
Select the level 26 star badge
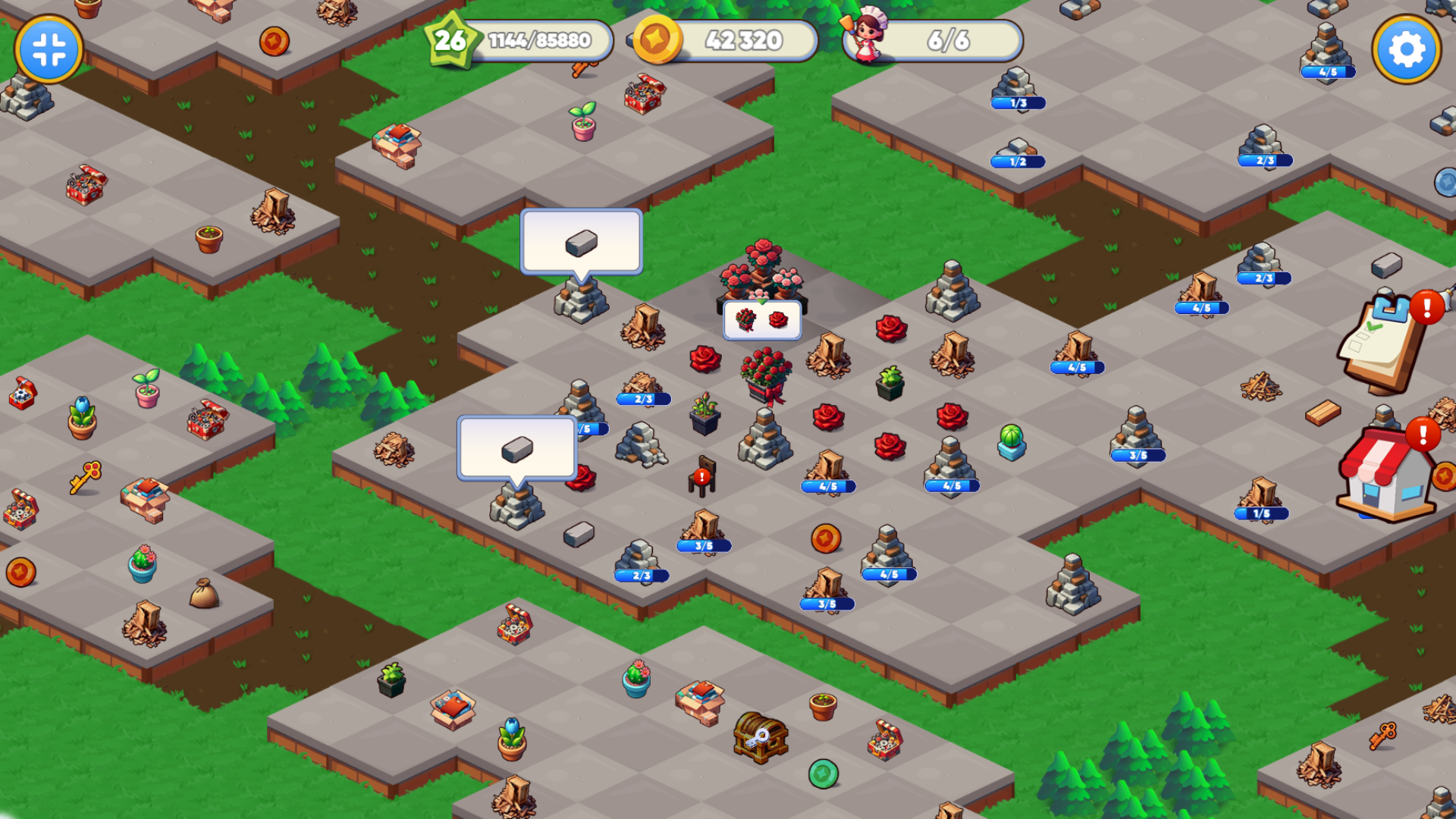coord(450,40)
